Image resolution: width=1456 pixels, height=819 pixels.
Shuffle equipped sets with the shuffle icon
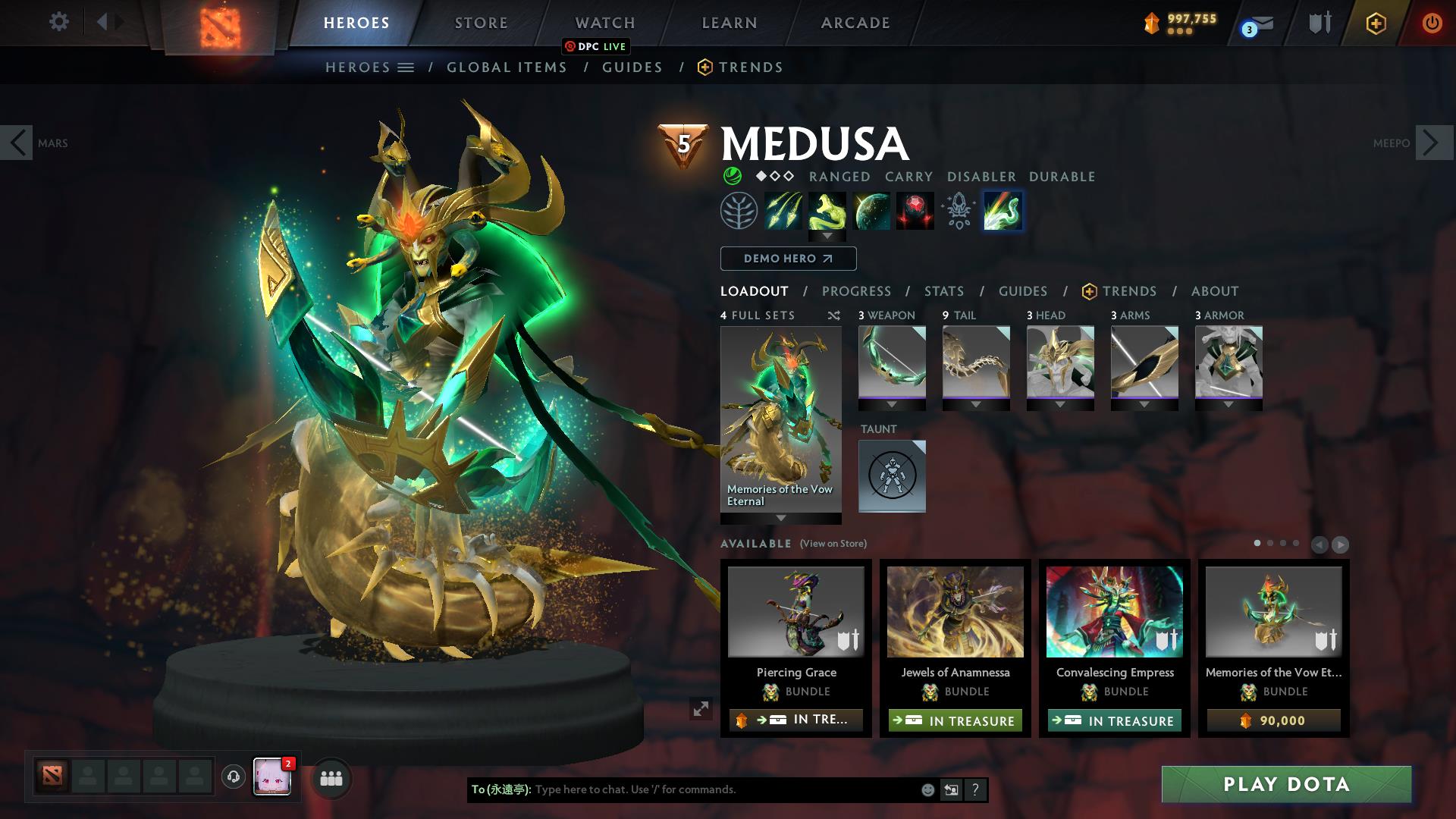[x=833, y=315]
